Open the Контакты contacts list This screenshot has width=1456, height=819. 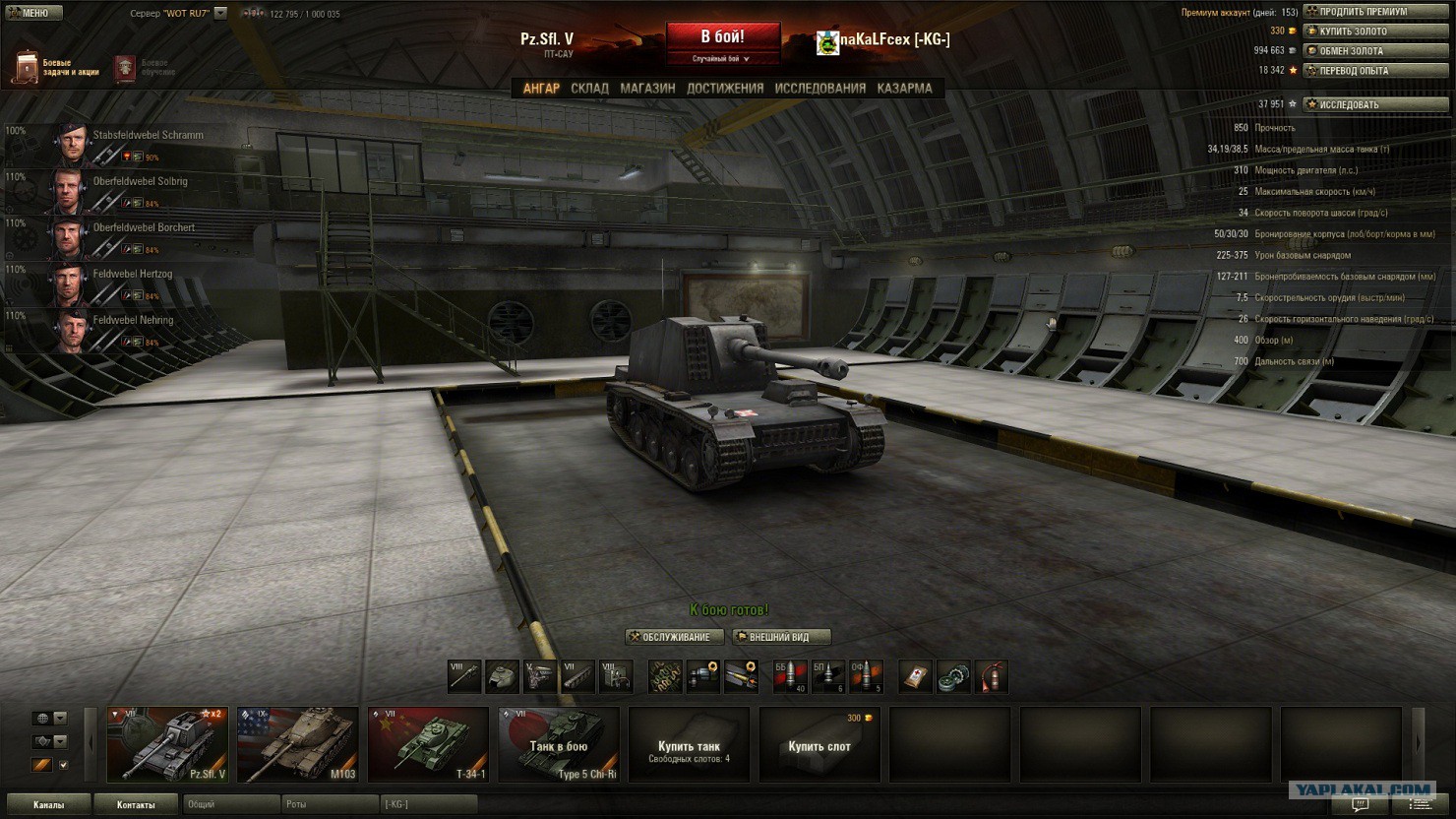tap(136, 804)
